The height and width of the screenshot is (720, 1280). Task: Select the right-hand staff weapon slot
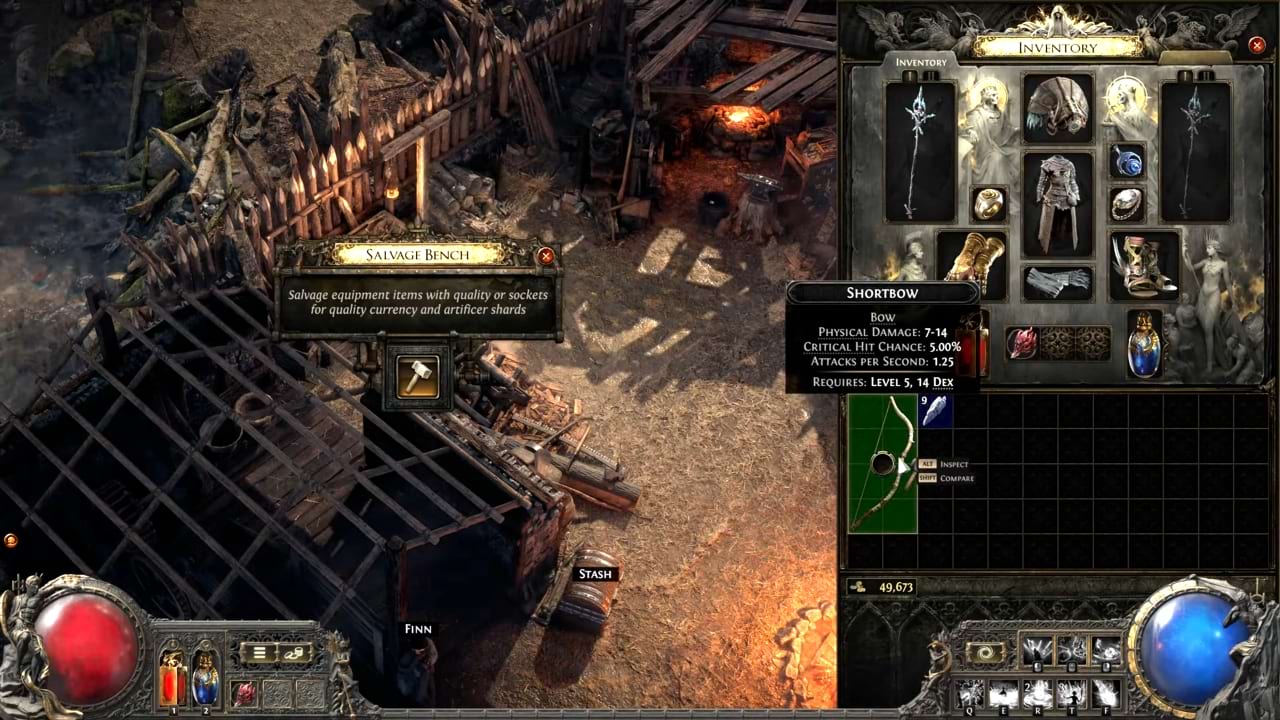(1196, 151)
